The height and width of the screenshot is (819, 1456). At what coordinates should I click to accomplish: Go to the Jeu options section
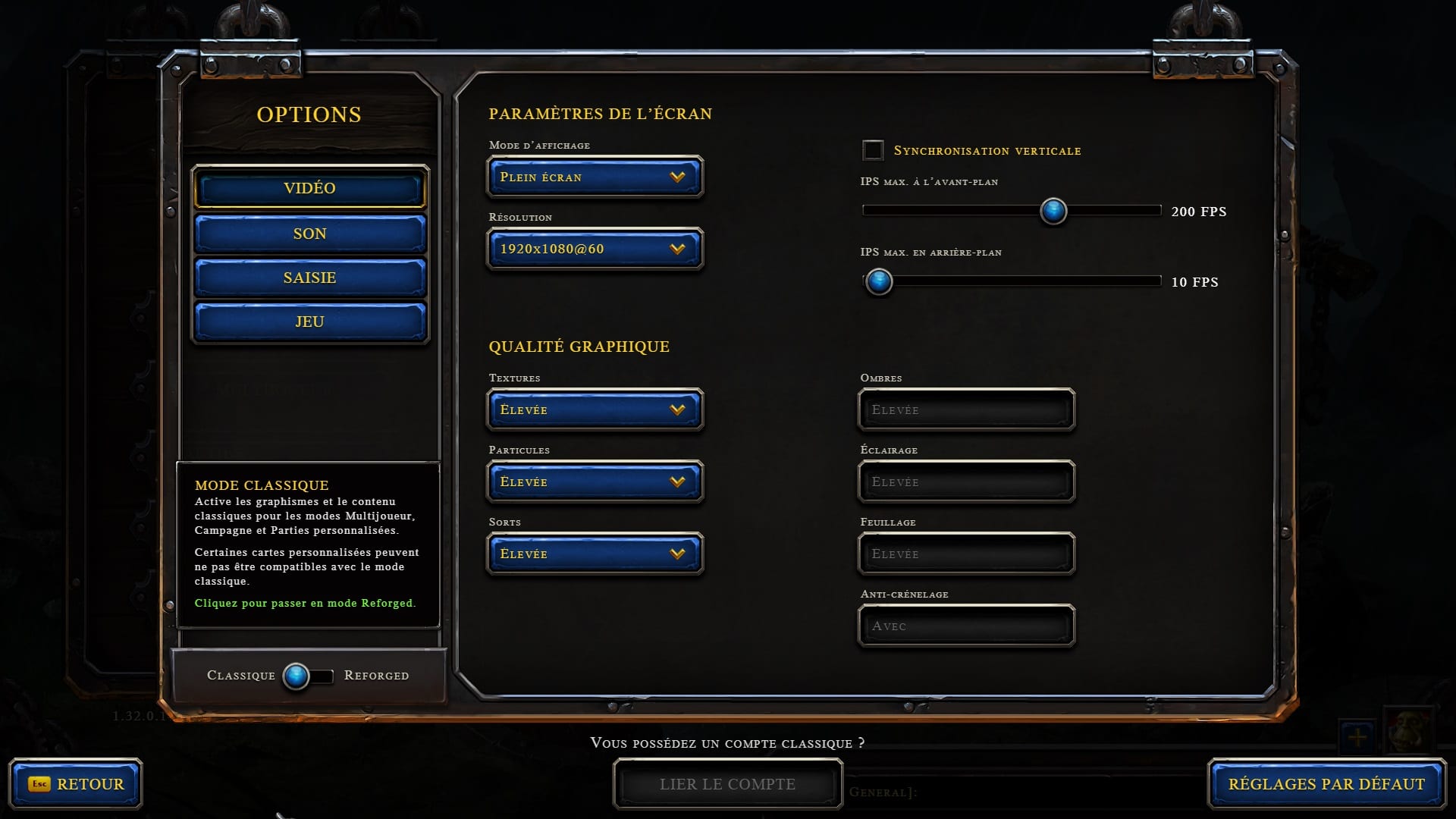309,322
